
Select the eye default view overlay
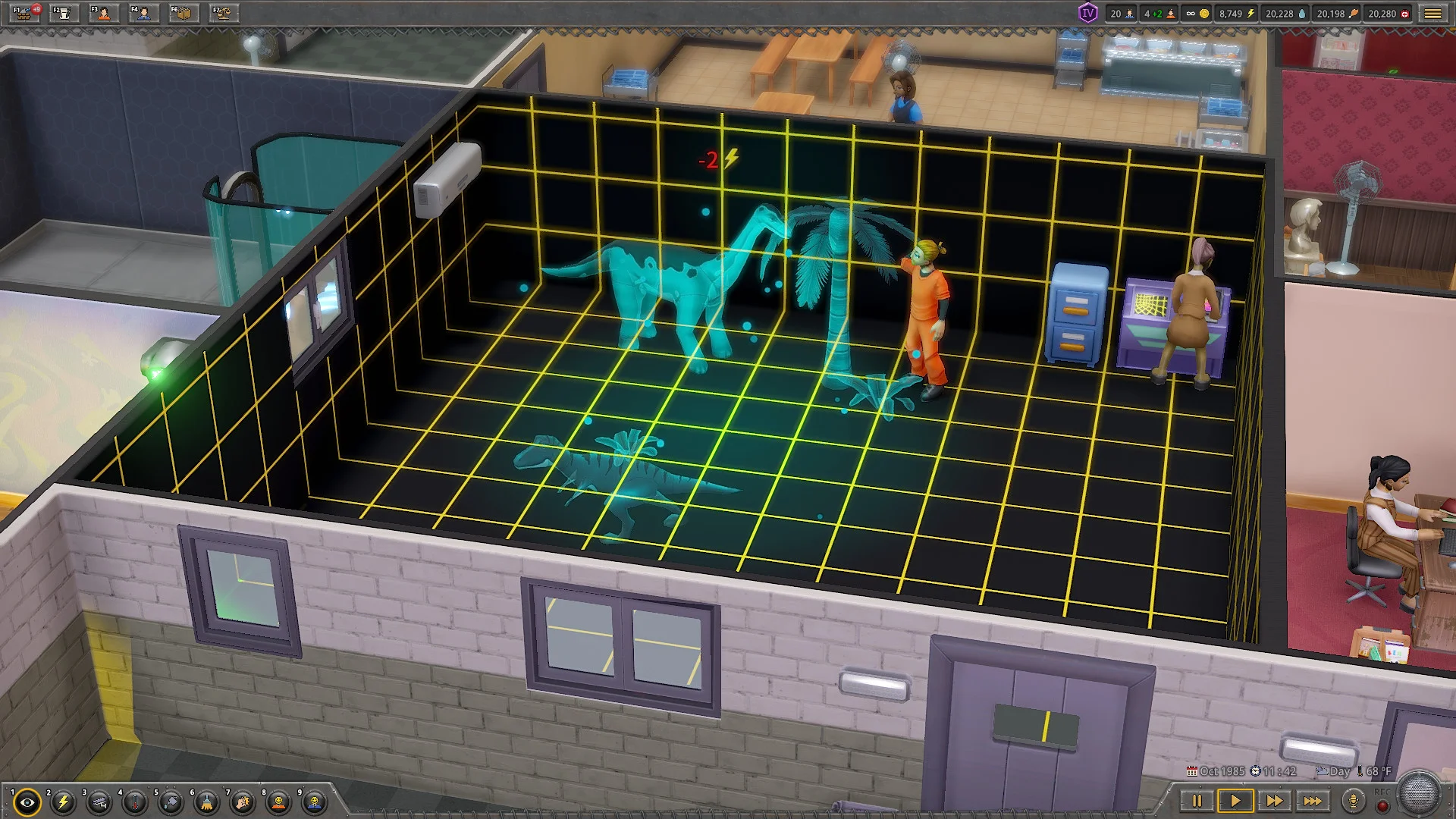click(x=28, y=802)
